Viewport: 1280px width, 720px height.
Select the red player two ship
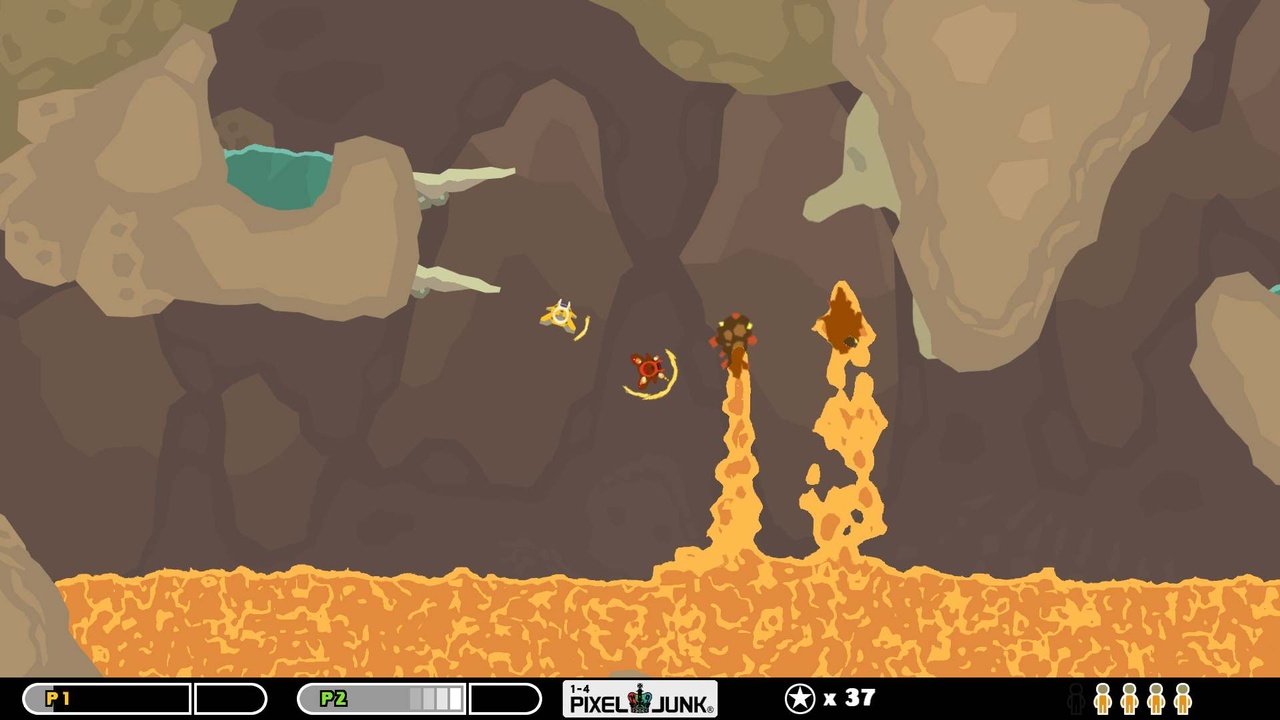pyautogui.click(x=648, y=370)
